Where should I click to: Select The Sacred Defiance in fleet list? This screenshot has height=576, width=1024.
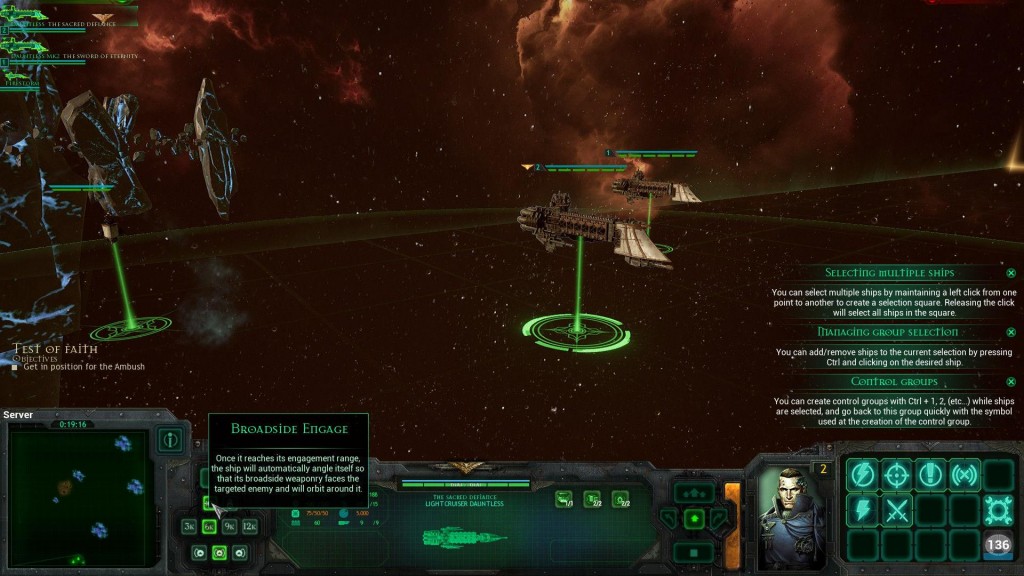pos(60,23)
